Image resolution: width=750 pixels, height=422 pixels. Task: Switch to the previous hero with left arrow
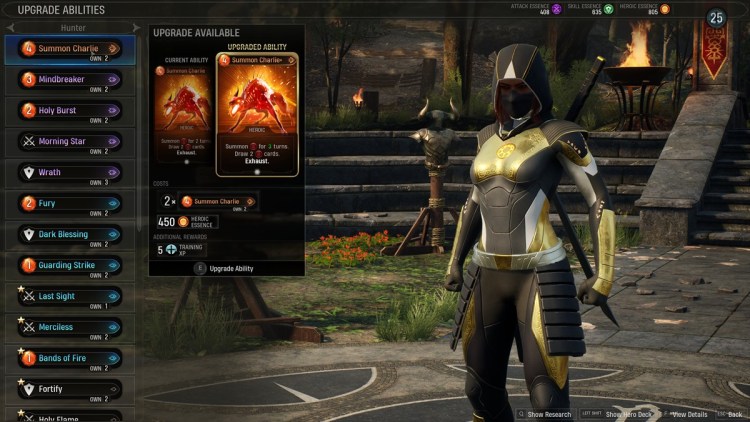(8, 28)
